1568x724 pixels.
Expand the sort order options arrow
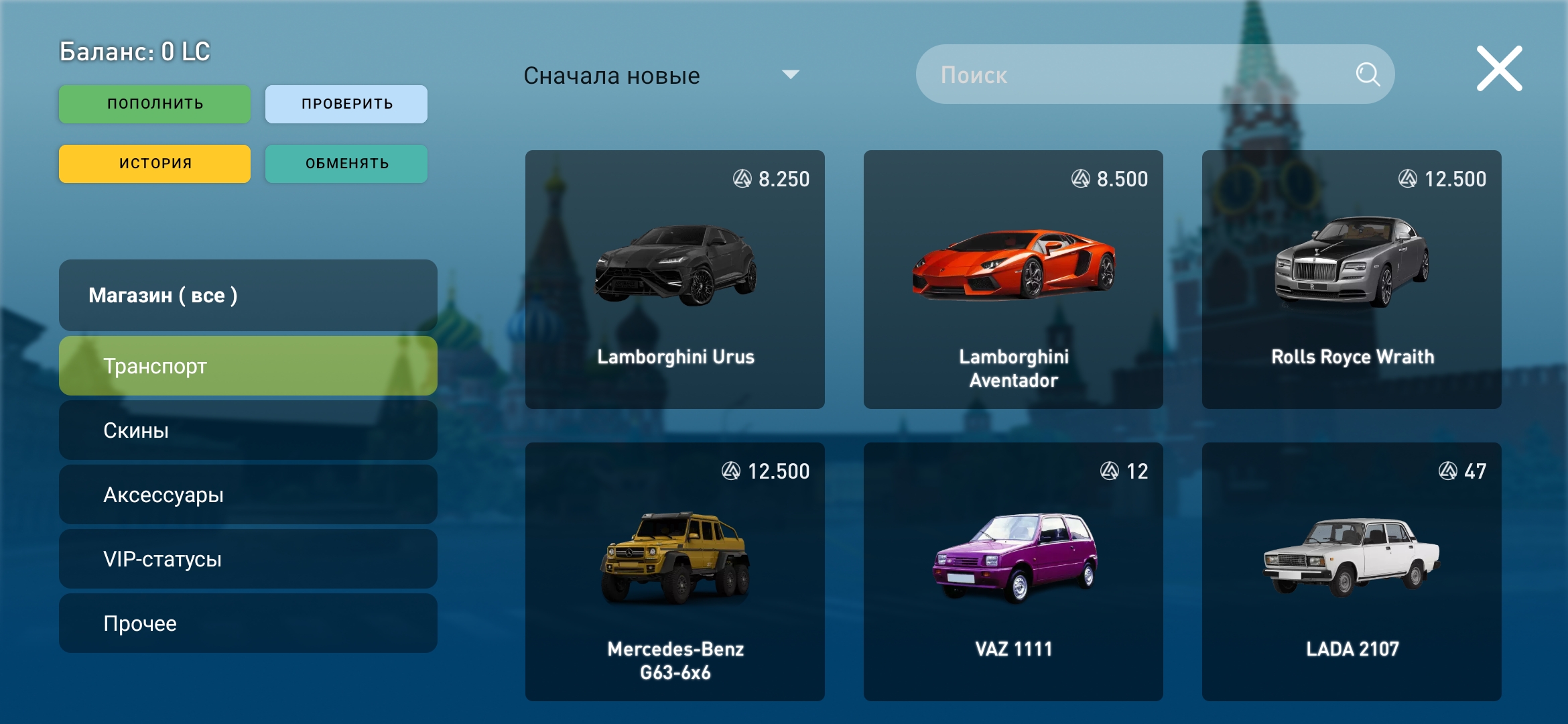791,74
